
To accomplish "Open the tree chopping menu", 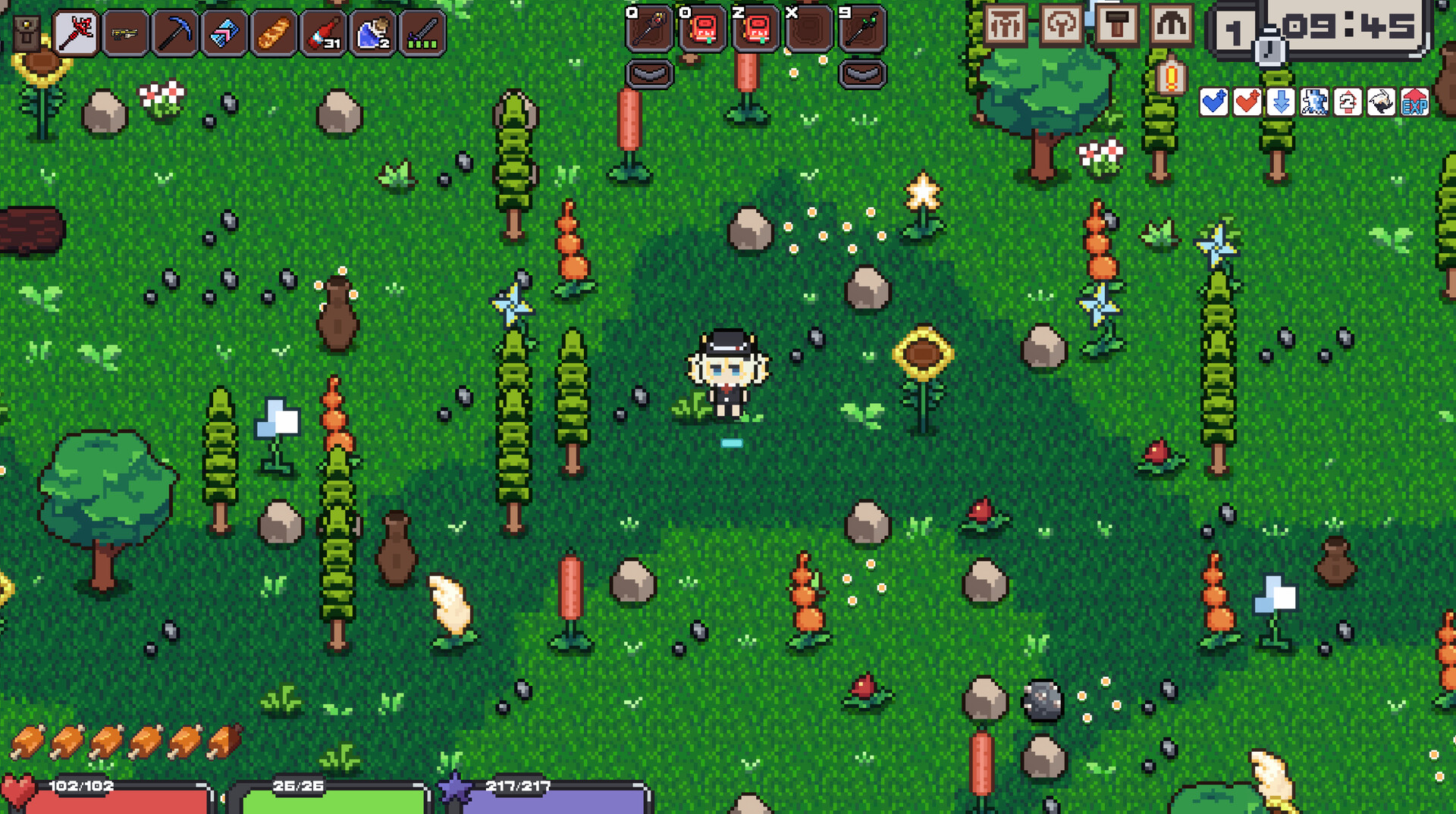I will click(1060, 25).
